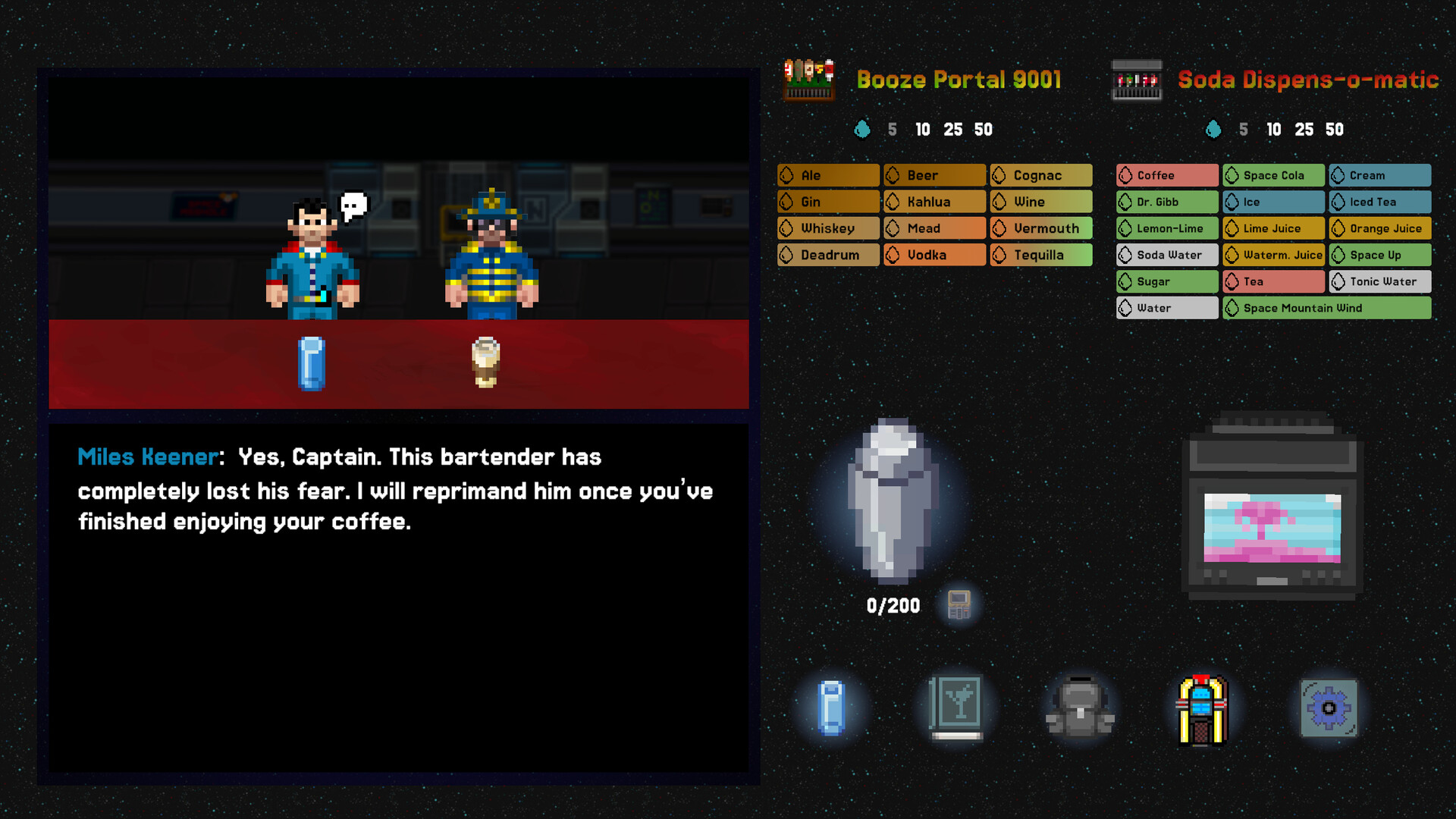
Task: Click the calculator icon beside the shaker
Action: pyautogui.click(x=958, y=604)
